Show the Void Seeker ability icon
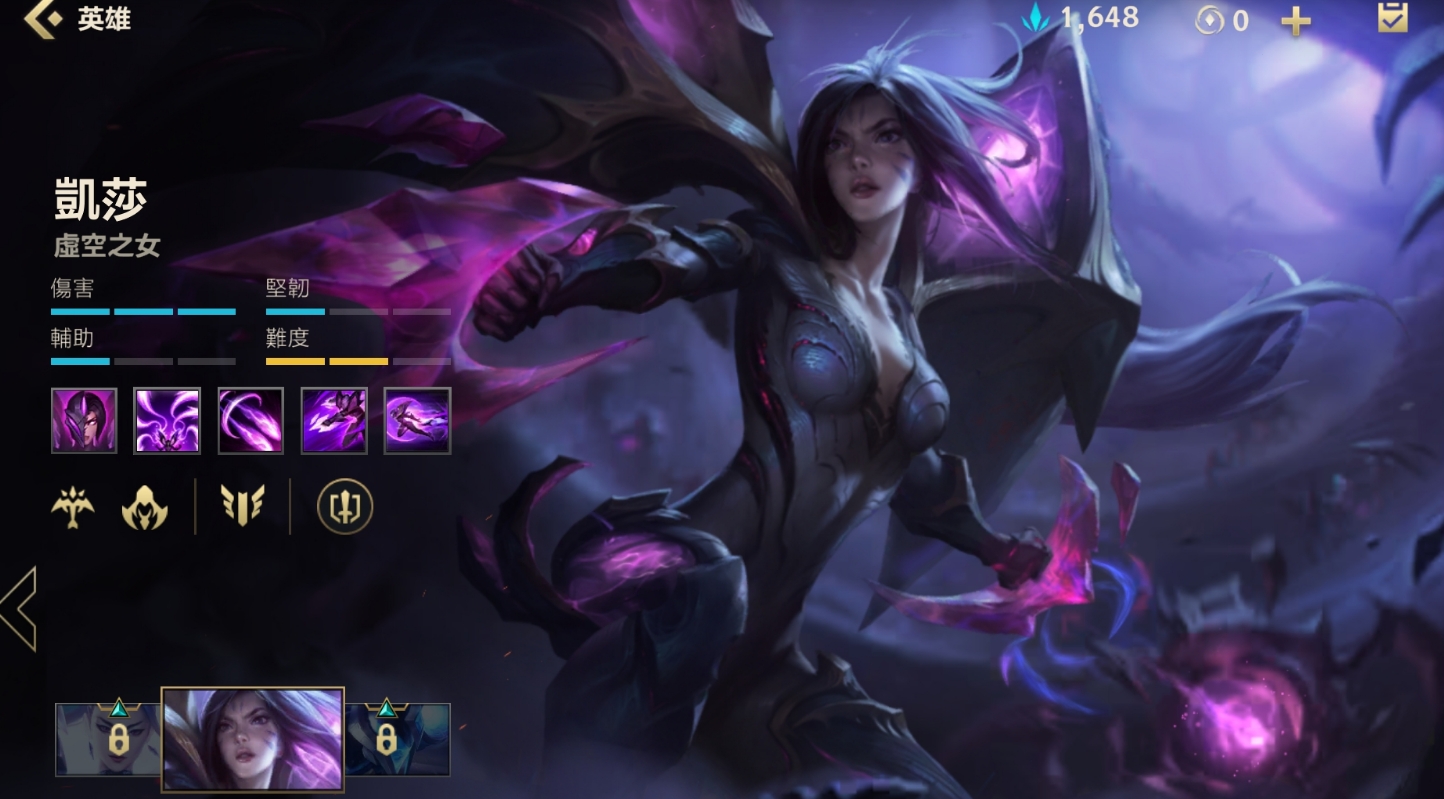 (251, 421)
